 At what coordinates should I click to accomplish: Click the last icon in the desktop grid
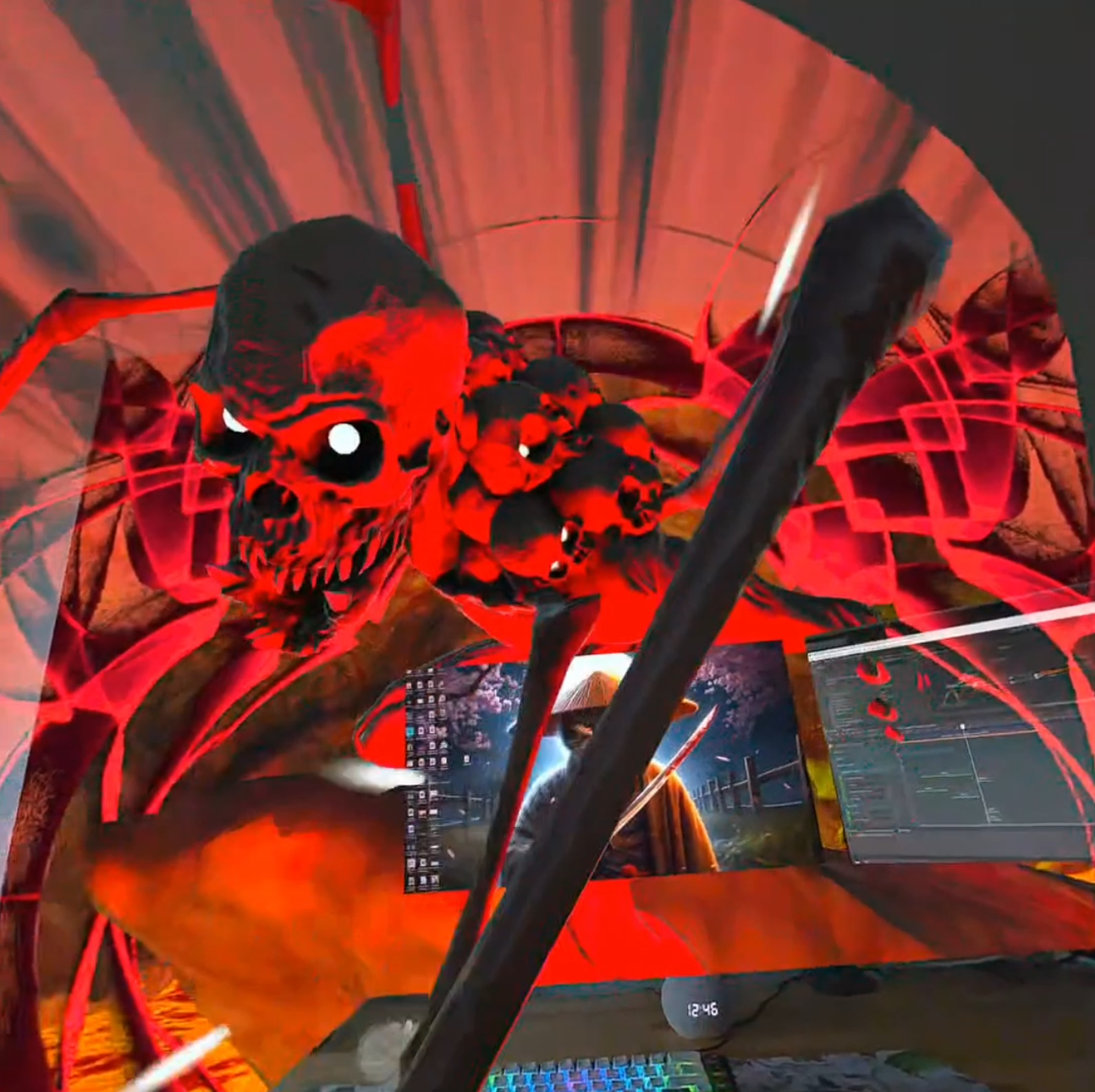coord(433,882)
